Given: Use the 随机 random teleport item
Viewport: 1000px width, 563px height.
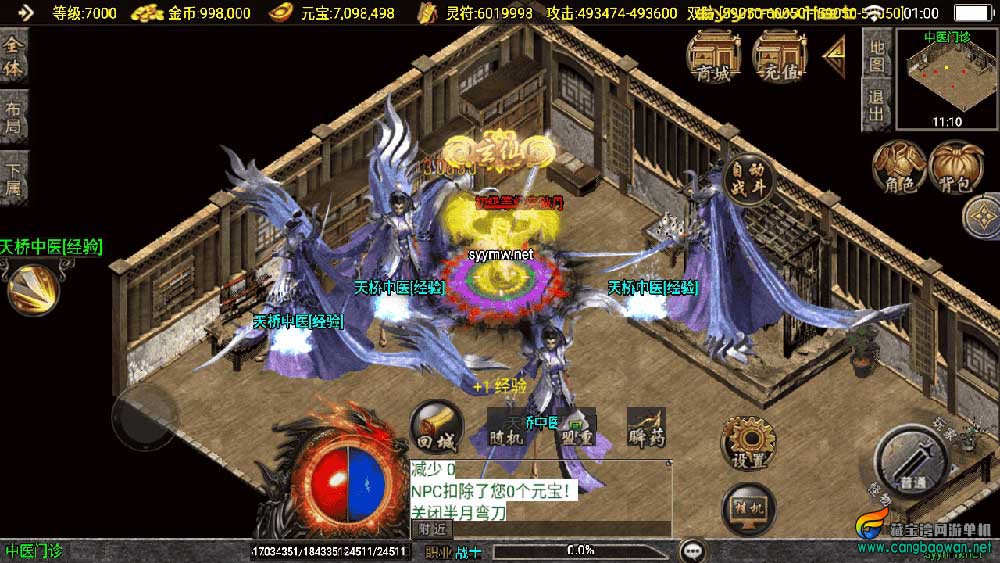Looking at the screenshot, I should pos(507,428).
